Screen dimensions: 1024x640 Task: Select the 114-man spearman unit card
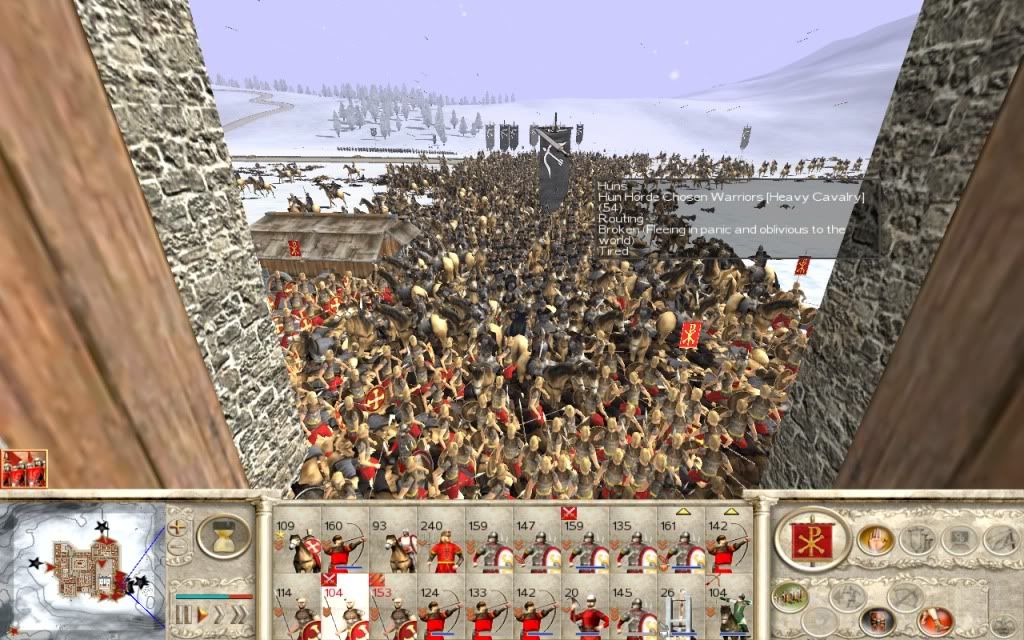click(297, 609)
